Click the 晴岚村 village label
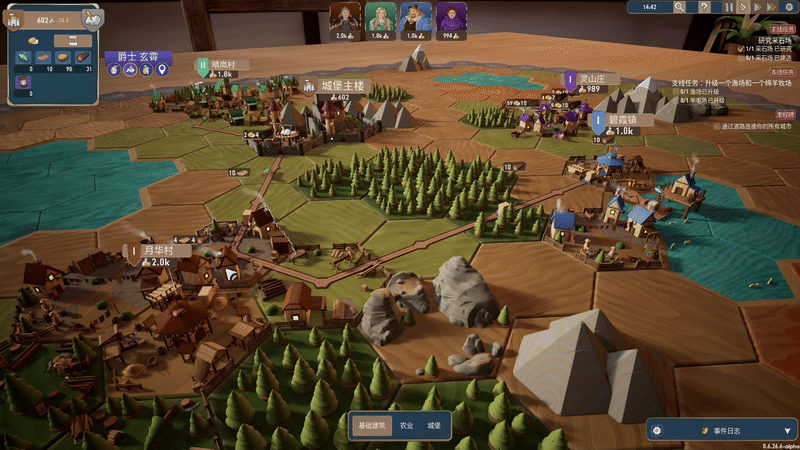 tap(224, 64)
